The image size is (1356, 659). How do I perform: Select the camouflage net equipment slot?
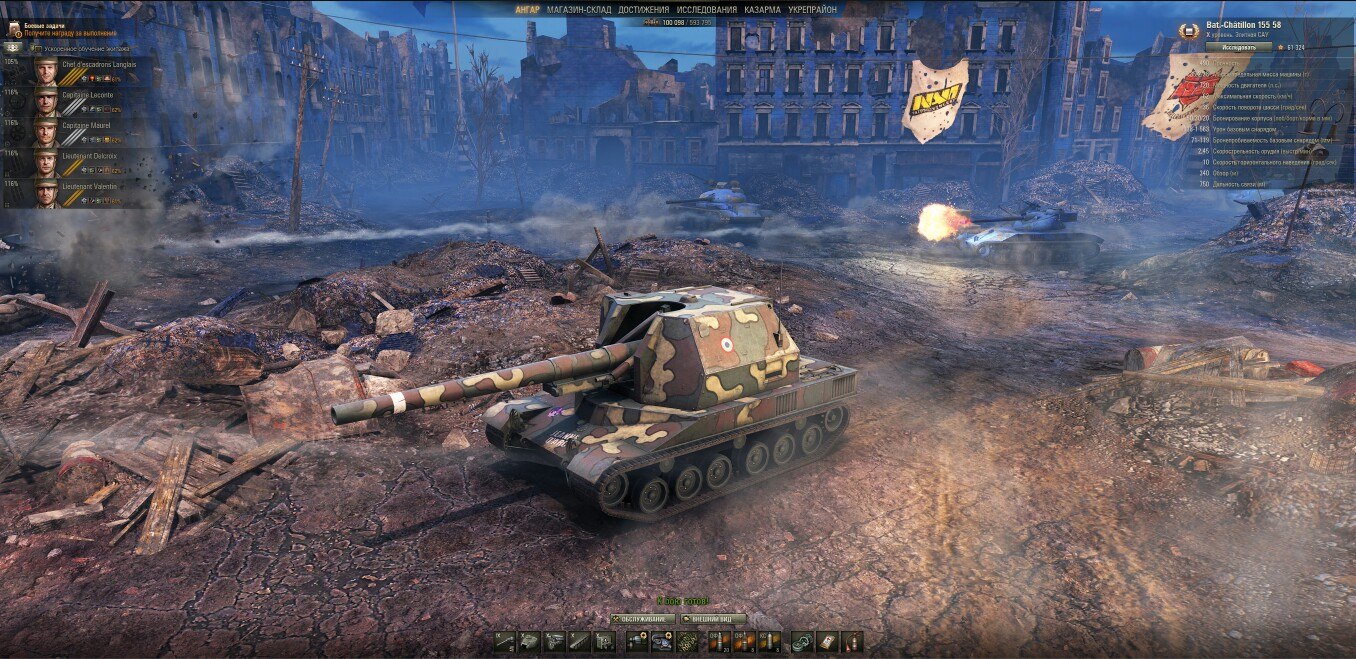685,642
